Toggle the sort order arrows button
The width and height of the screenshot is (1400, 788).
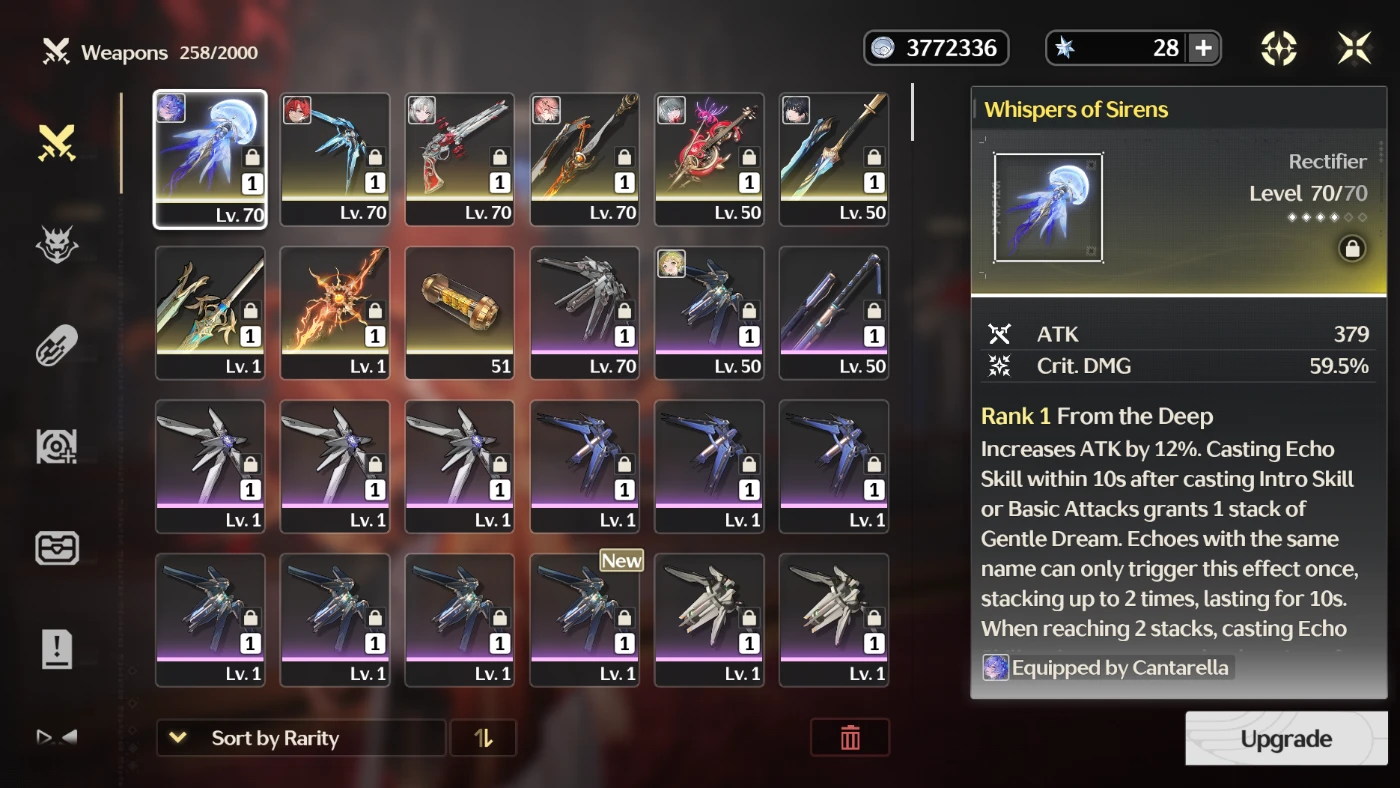pos(483,738)
